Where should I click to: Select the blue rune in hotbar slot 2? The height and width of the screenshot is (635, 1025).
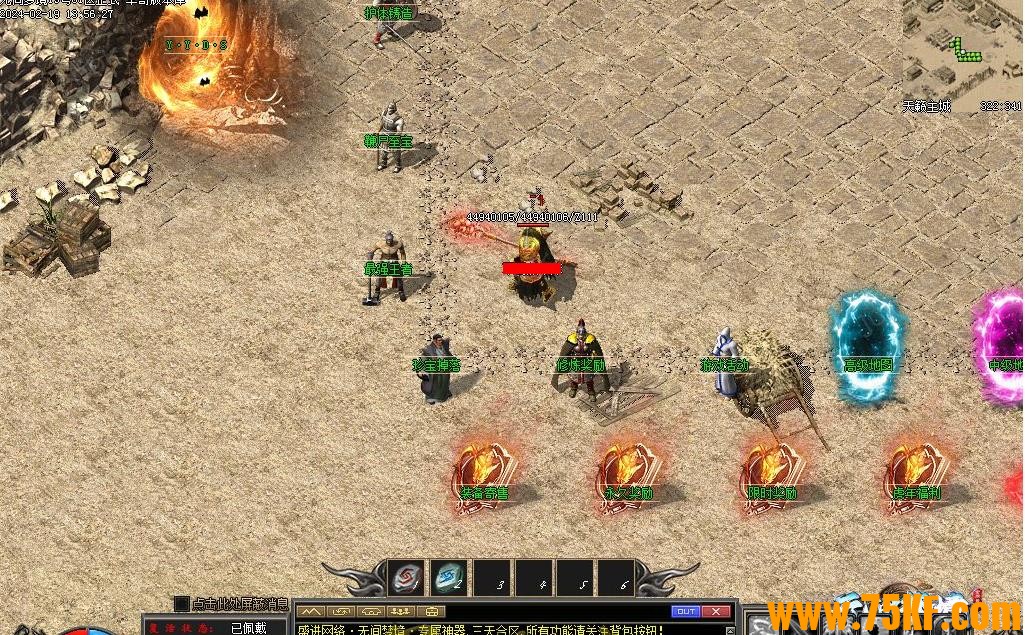pyautogui.click(x=450, y=579)
